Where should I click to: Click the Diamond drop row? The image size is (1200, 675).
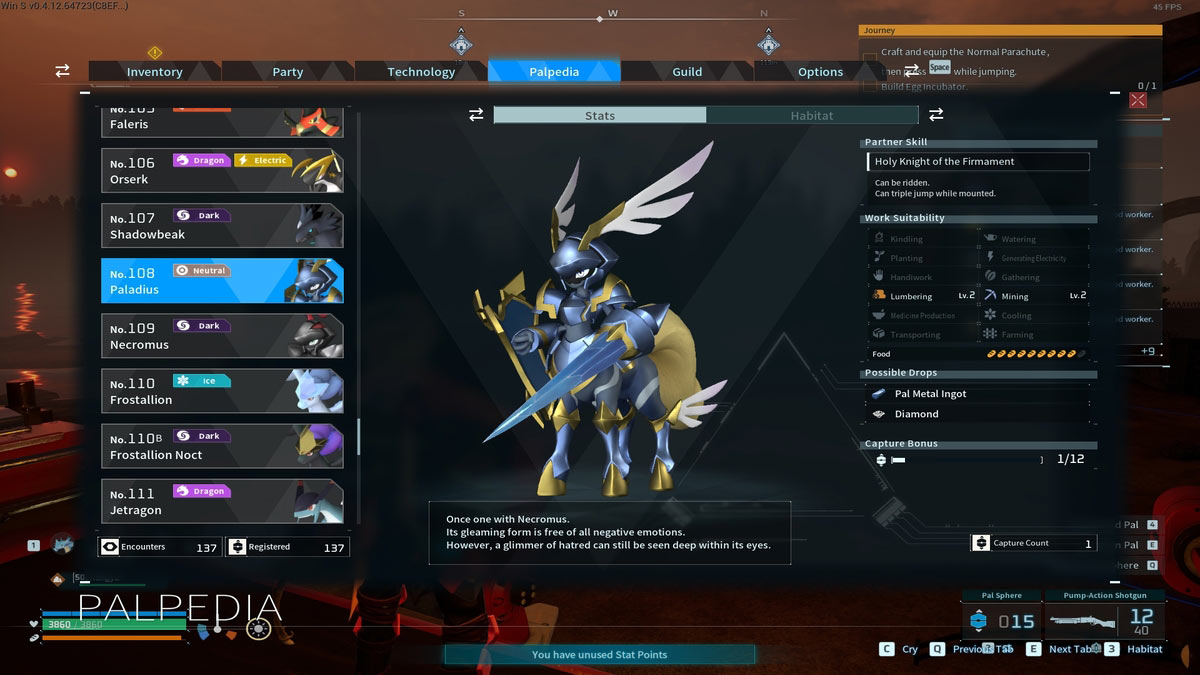click(x=976, y=414)
